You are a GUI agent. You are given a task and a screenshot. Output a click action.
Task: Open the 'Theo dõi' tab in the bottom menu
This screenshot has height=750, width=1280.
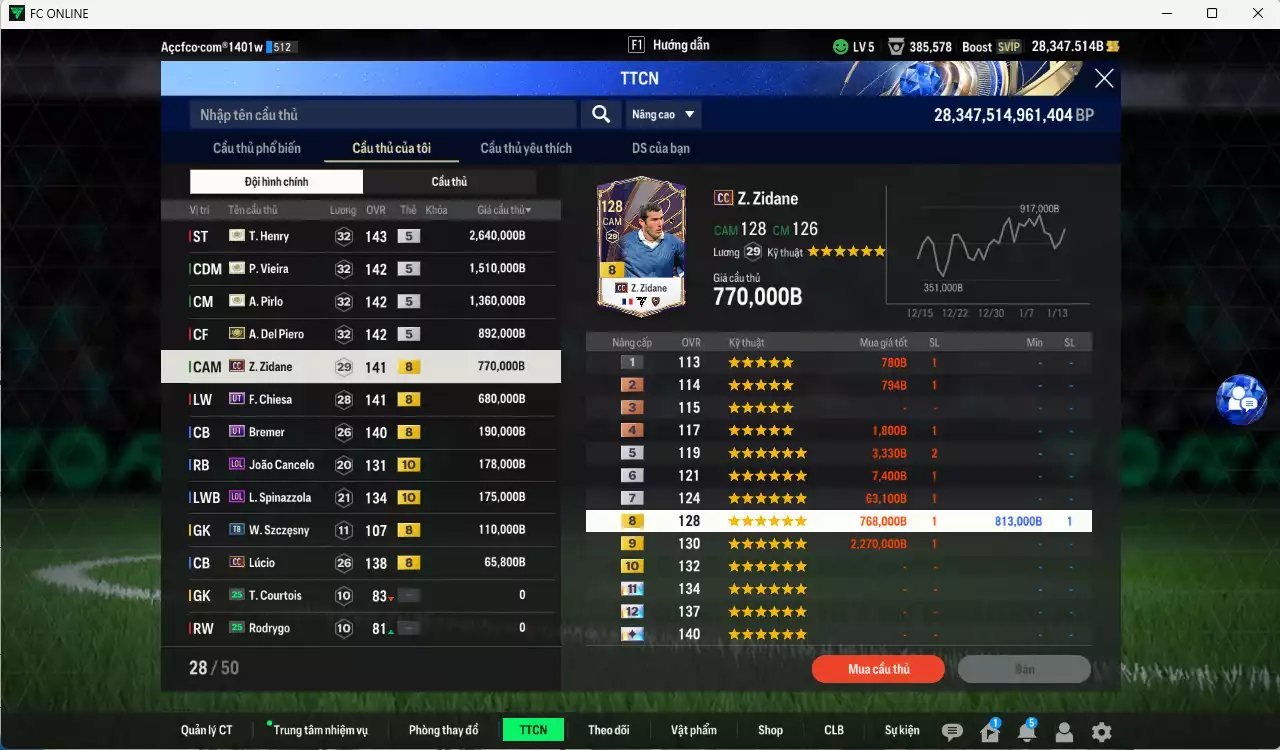pyautogui.click(x=609, y=730)
